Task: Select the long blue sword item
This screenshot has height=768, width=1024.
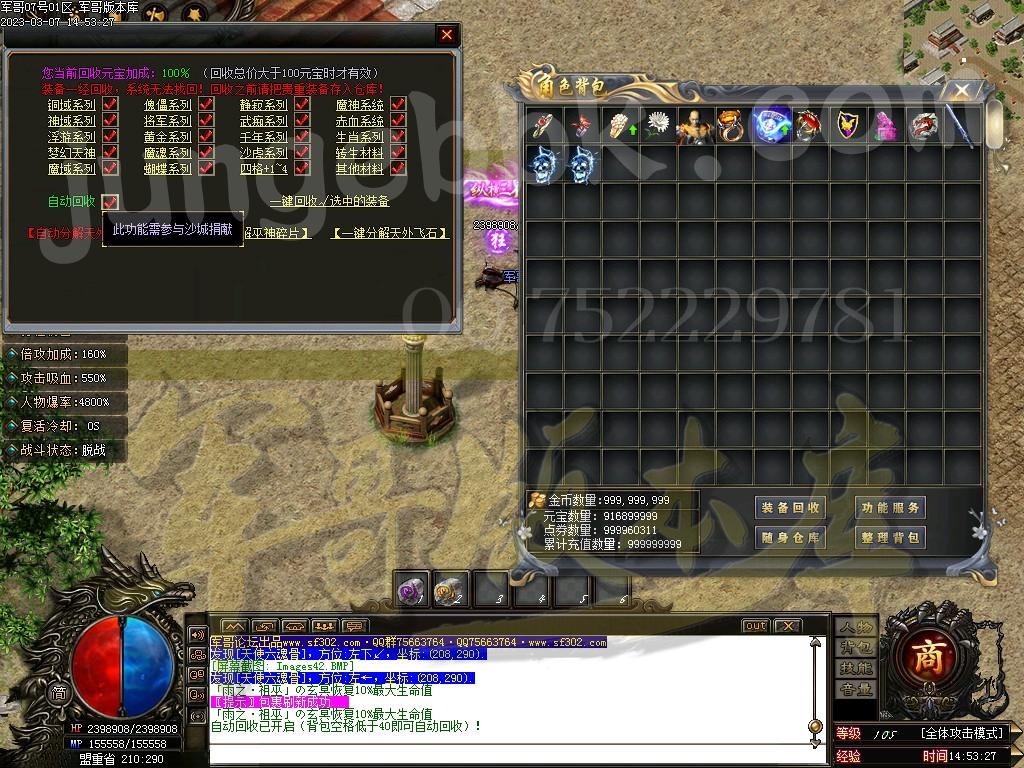Action: (960, 126)
